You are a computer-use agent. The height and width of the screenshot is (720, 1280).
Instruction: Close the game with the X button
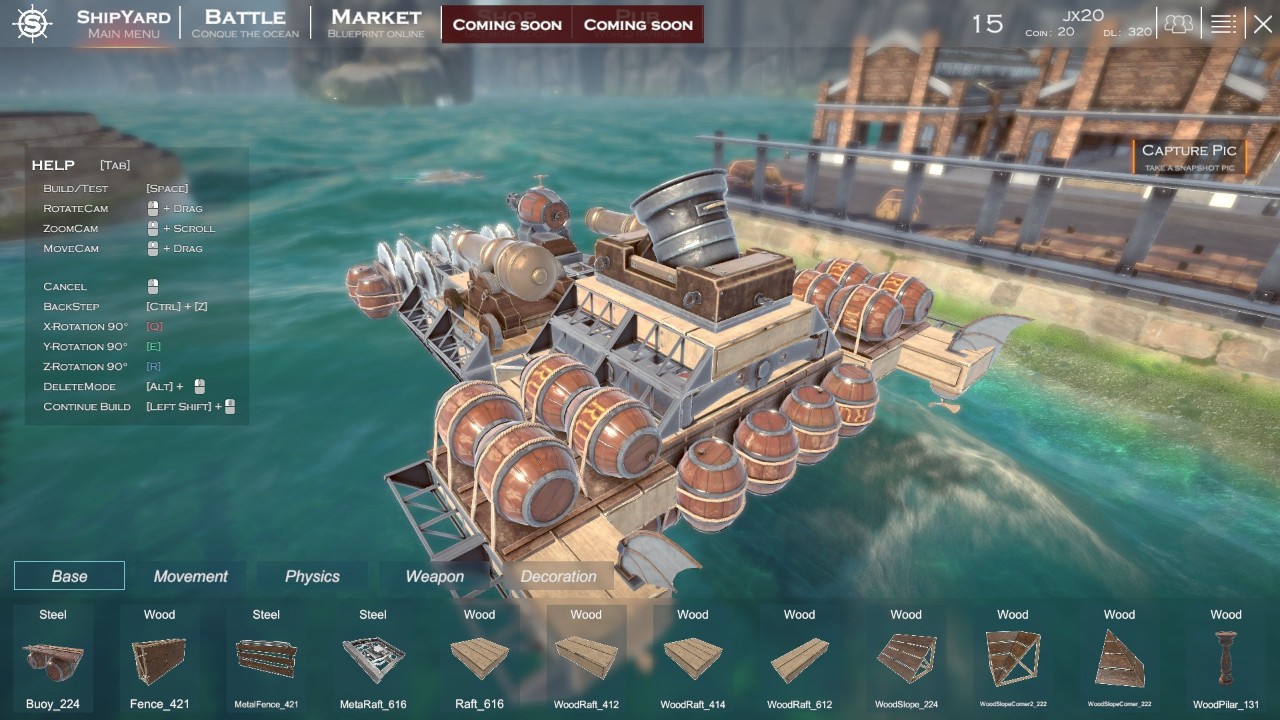pos(1263,24)
